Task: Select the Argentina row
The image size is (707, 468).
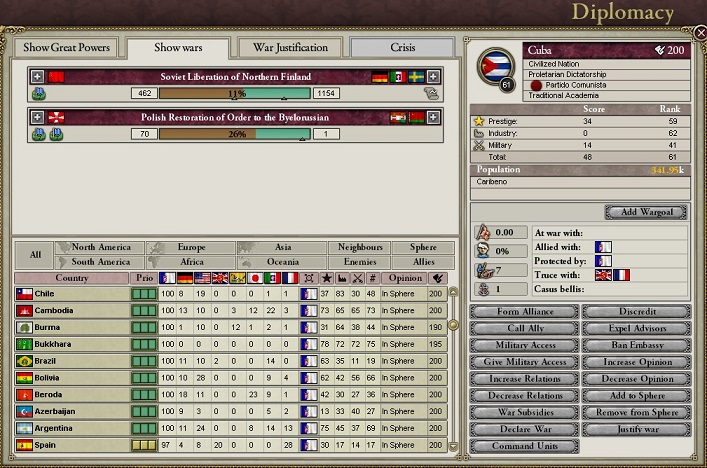Action: (72, 429)
